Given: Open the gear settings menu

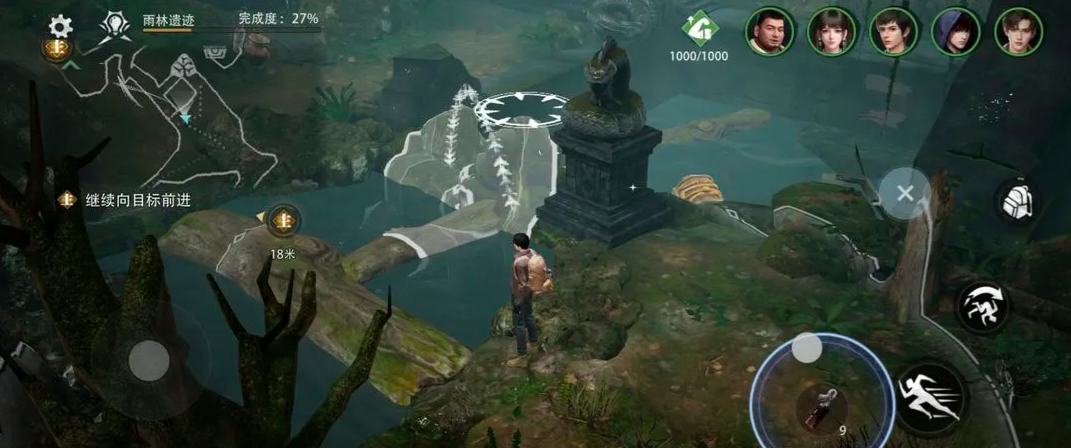Looking at the screenshot, I should pyautogui.click(x=61, y=25).
